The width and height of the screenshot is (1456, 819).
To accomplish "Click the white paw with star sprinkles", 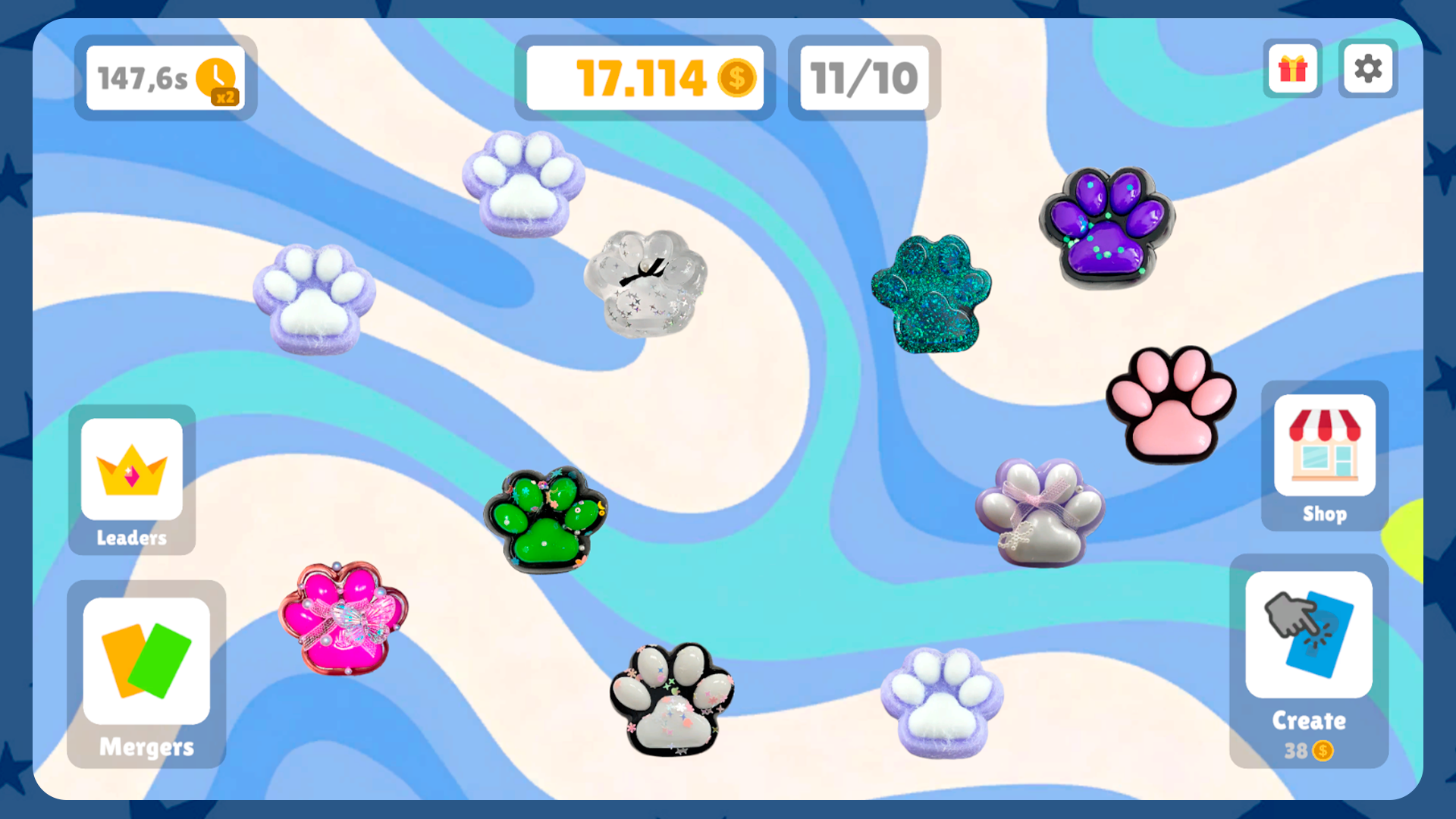I will [x=672, y=701].
